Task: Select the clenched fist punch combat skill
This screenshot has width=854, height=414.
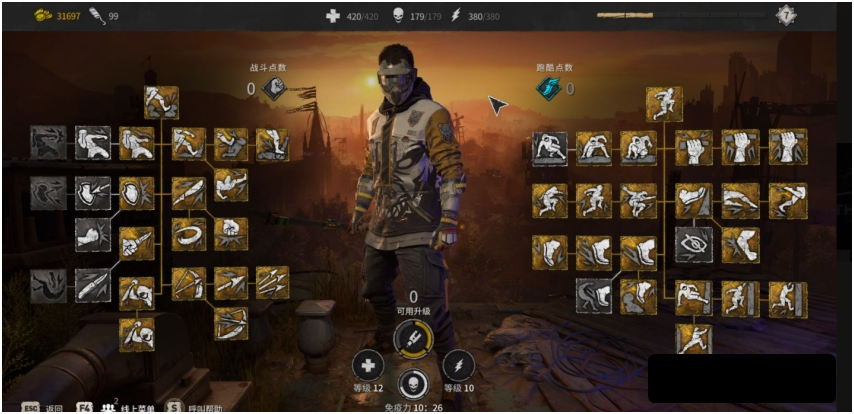Action: 230,234
